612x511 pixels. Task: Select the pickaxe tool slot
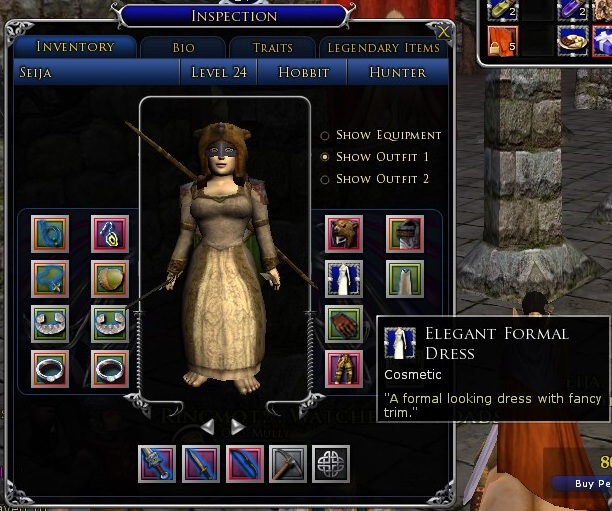click(x=288, y=464)
